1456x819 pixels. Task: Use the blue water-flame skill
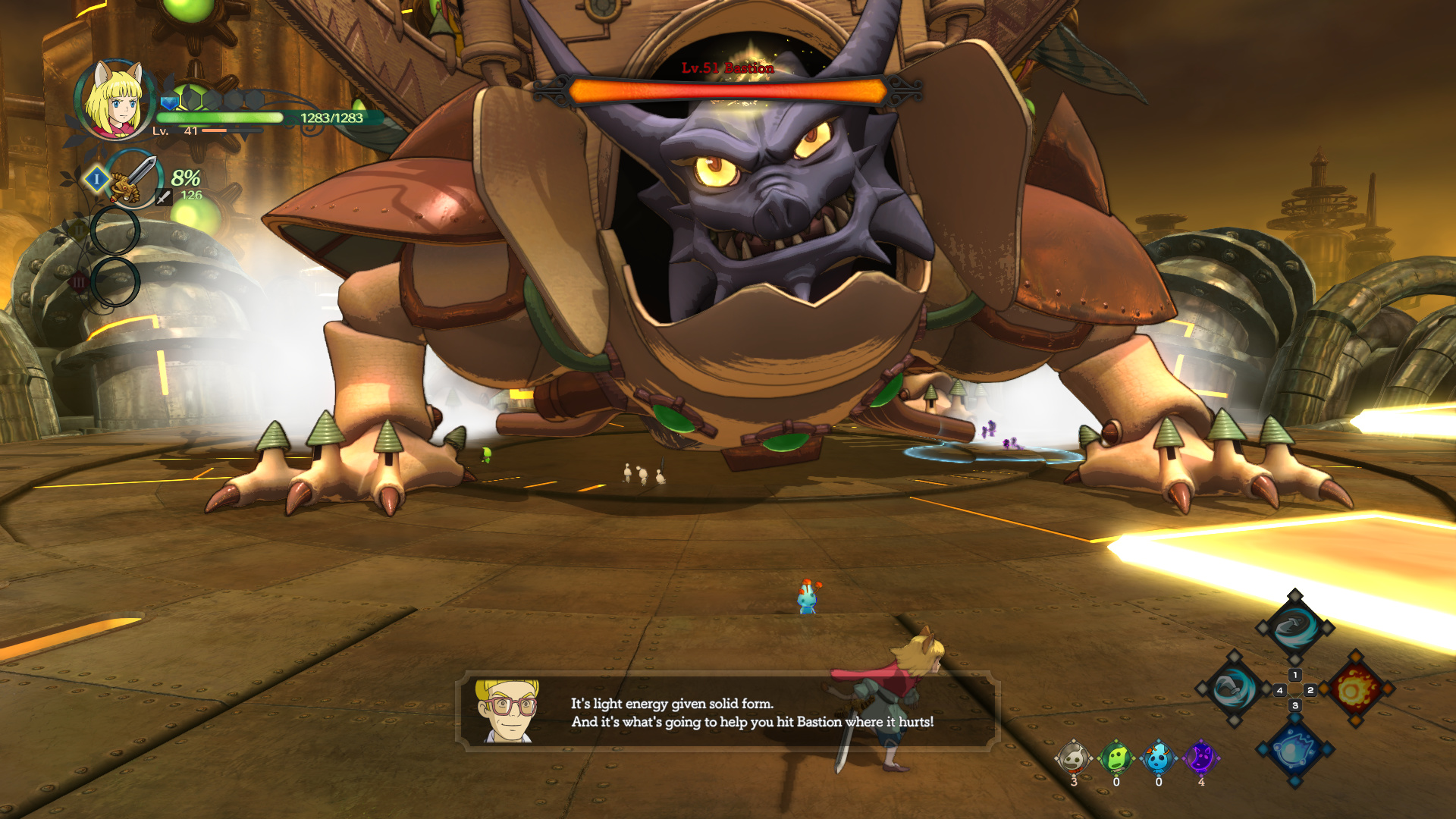[x=1294, y=750]
